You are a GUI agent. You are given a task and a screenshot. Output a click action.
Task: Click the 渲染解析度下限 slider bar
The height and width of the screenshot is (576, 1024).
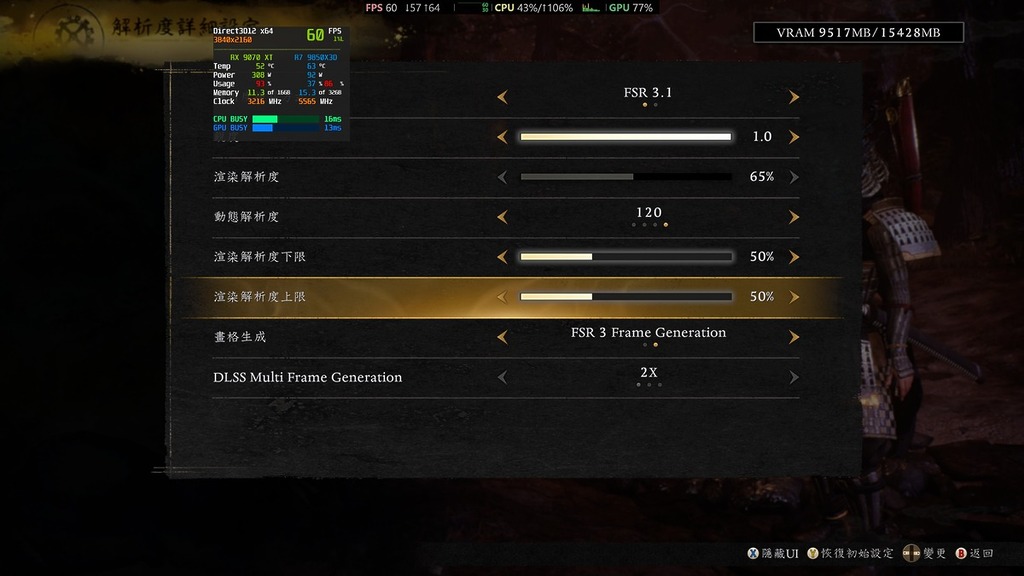coord(626,257)
